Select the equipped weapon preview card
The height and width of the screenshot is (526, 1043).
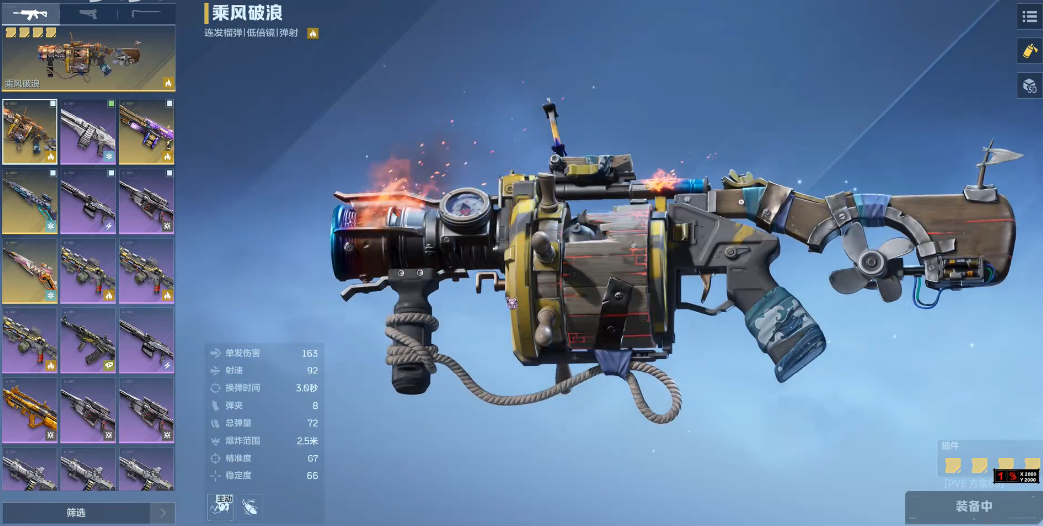pos(88,59)
